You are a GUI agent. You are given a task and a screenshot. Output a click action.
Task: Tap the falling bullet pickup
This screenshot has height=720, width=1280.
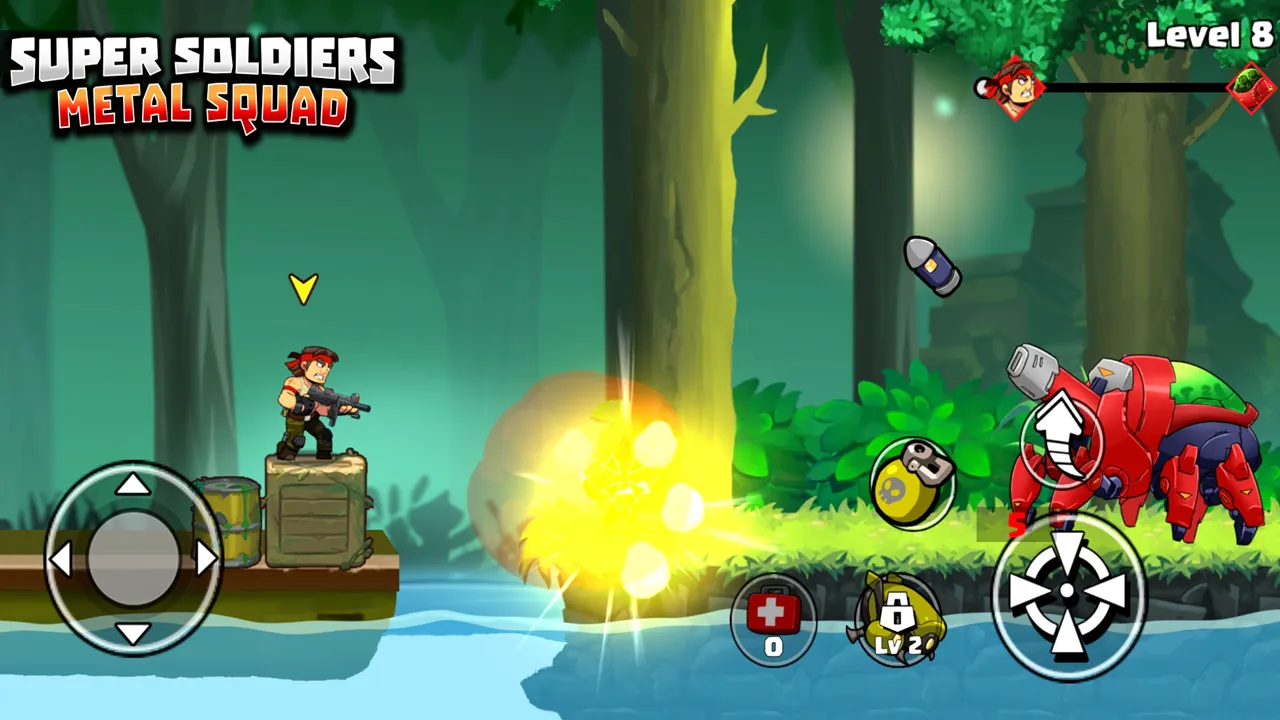pos(935,267)
